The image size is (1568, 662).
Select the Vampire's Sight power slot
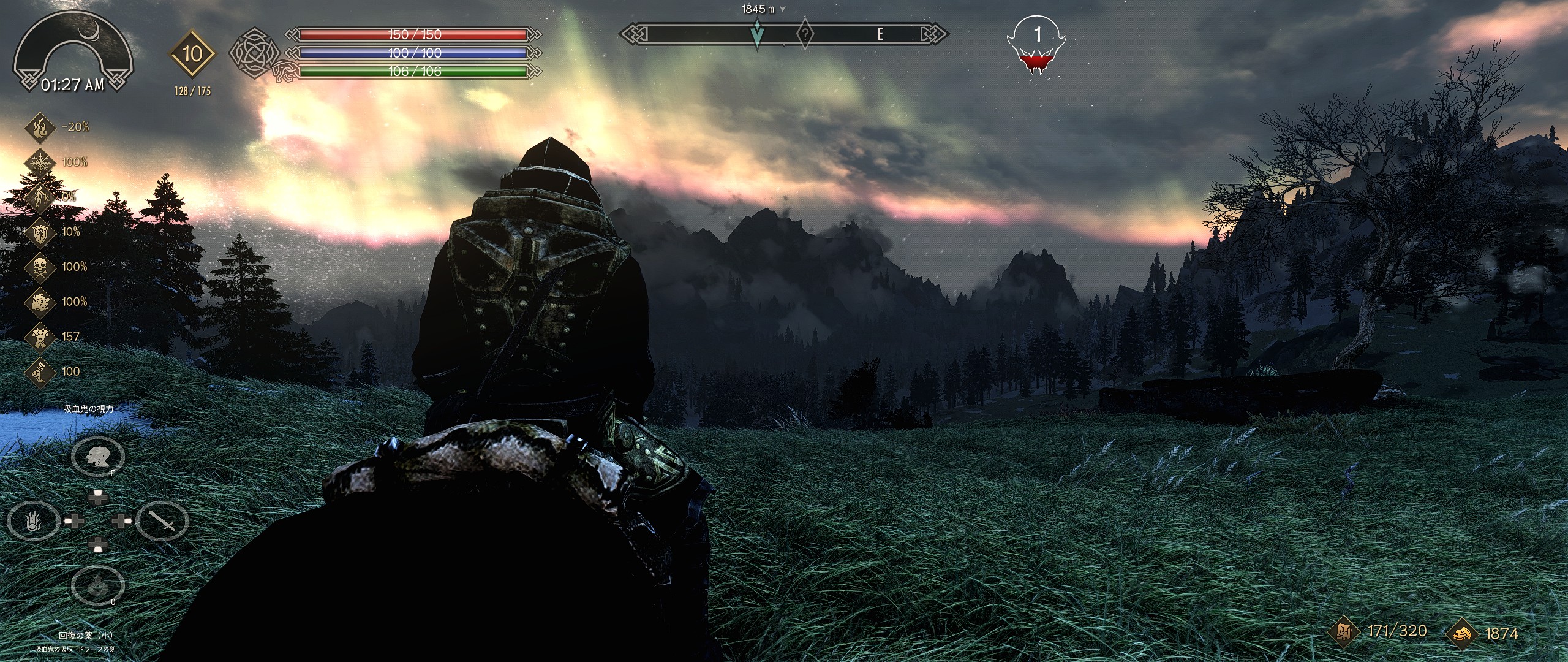click(x=98, y=456)
